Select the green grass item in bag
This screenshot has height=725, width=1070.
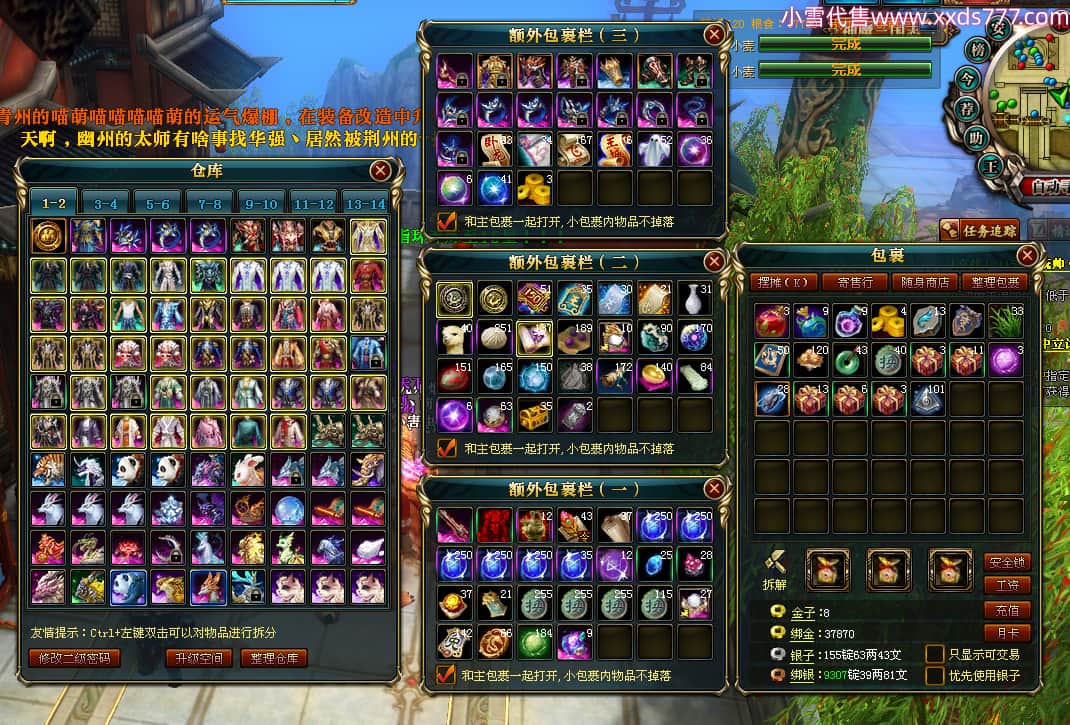pos(1003,322)
